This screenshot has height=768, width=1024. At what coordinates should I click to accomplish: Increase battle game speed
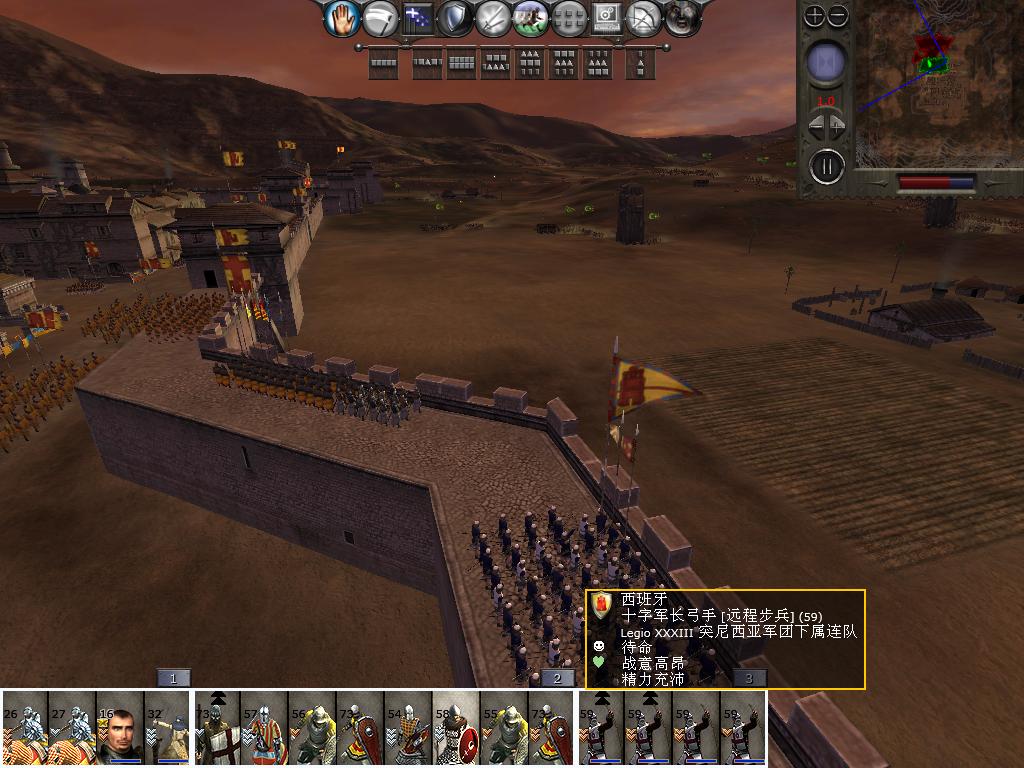[x=838, y=125]
